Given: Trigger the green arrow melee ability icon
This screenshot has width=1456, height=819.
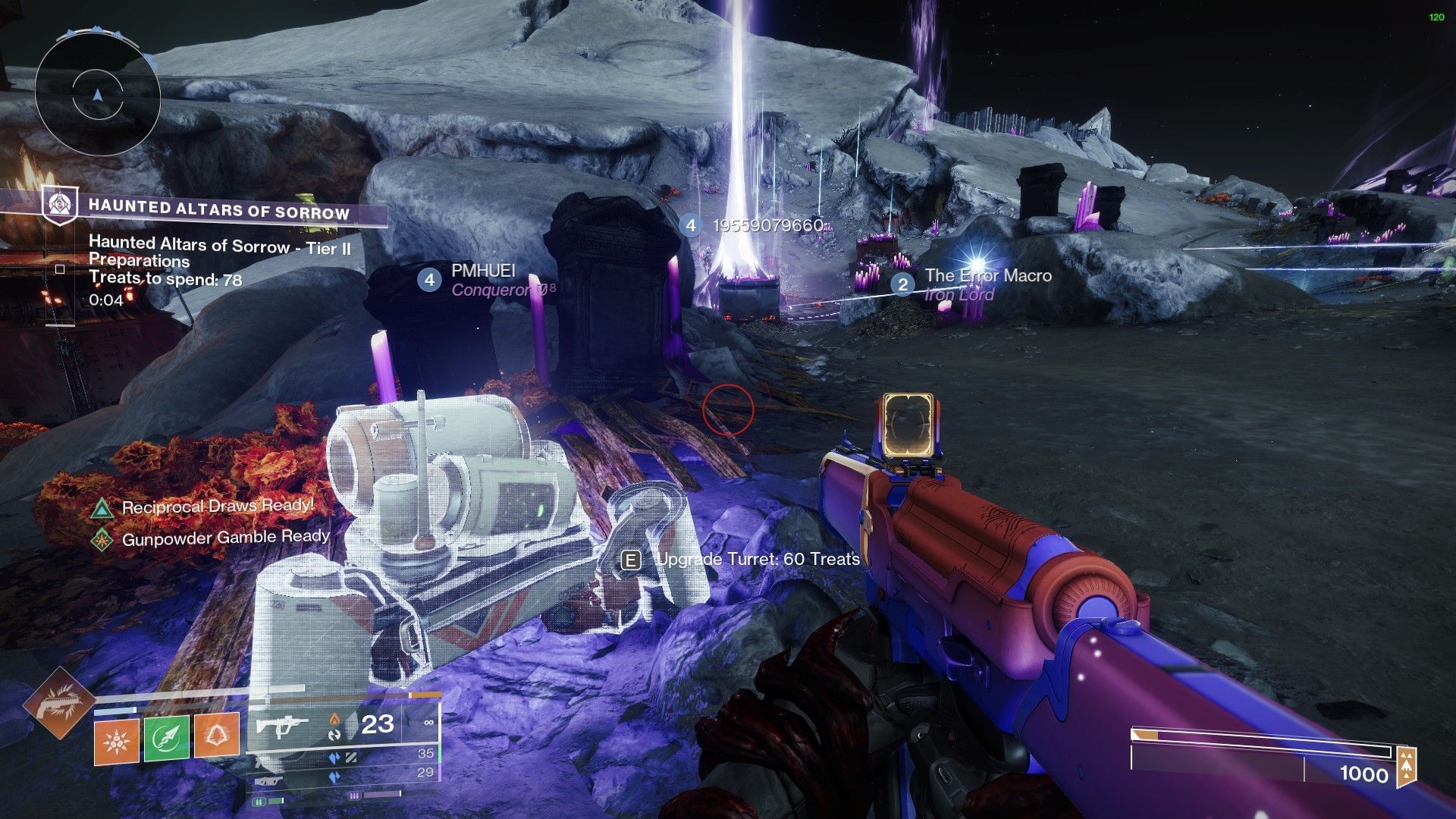Looking at the screenshot, I should 167,737.
